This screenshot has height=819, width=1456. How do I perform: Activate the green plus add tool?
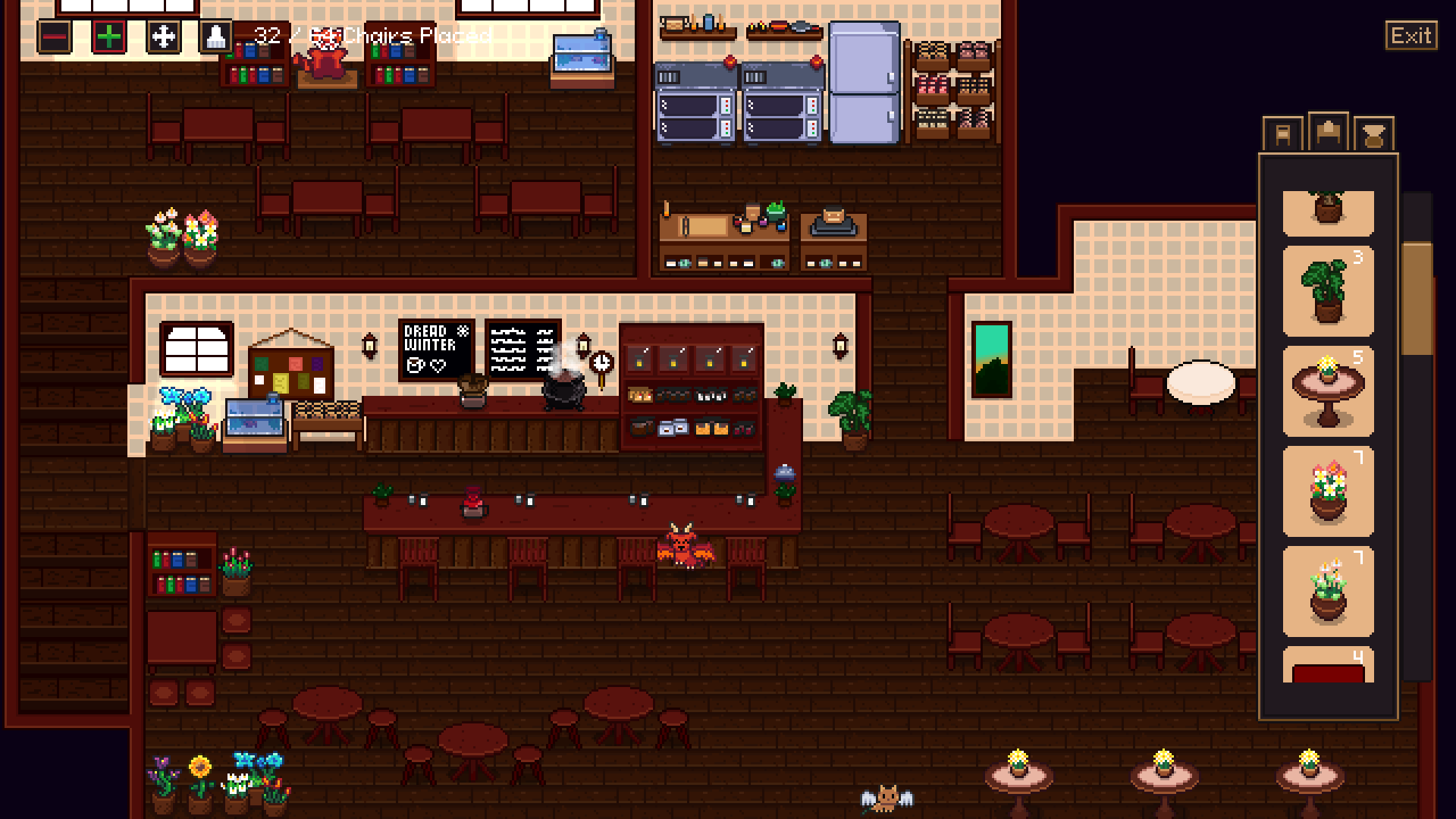(109, 36)
